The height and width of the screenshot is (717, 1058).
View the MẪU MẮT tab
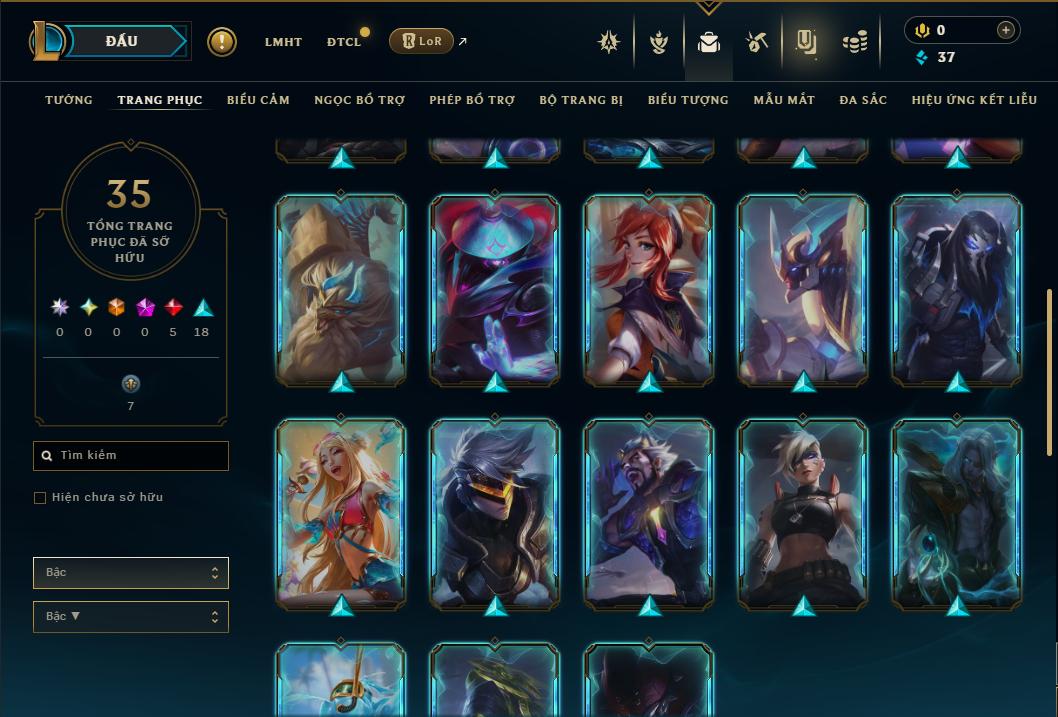(784, 100)
